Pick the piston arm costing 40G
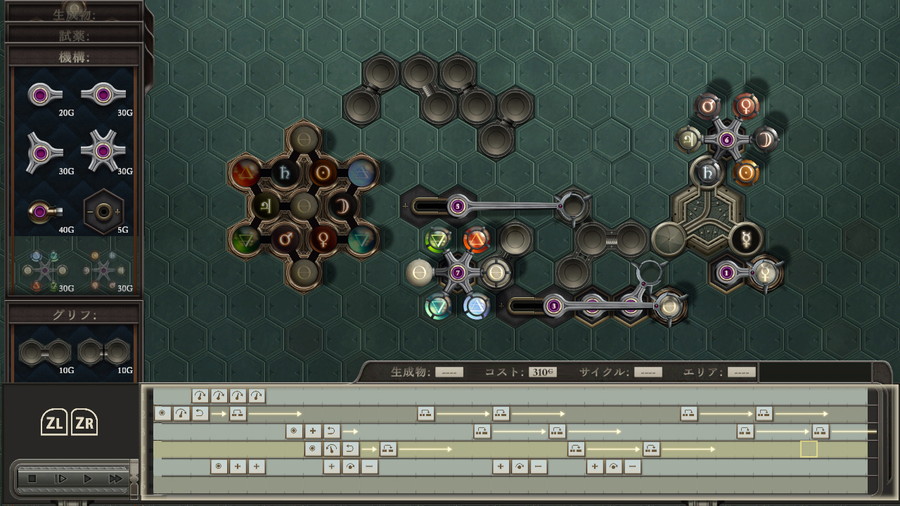 (43, 212)
